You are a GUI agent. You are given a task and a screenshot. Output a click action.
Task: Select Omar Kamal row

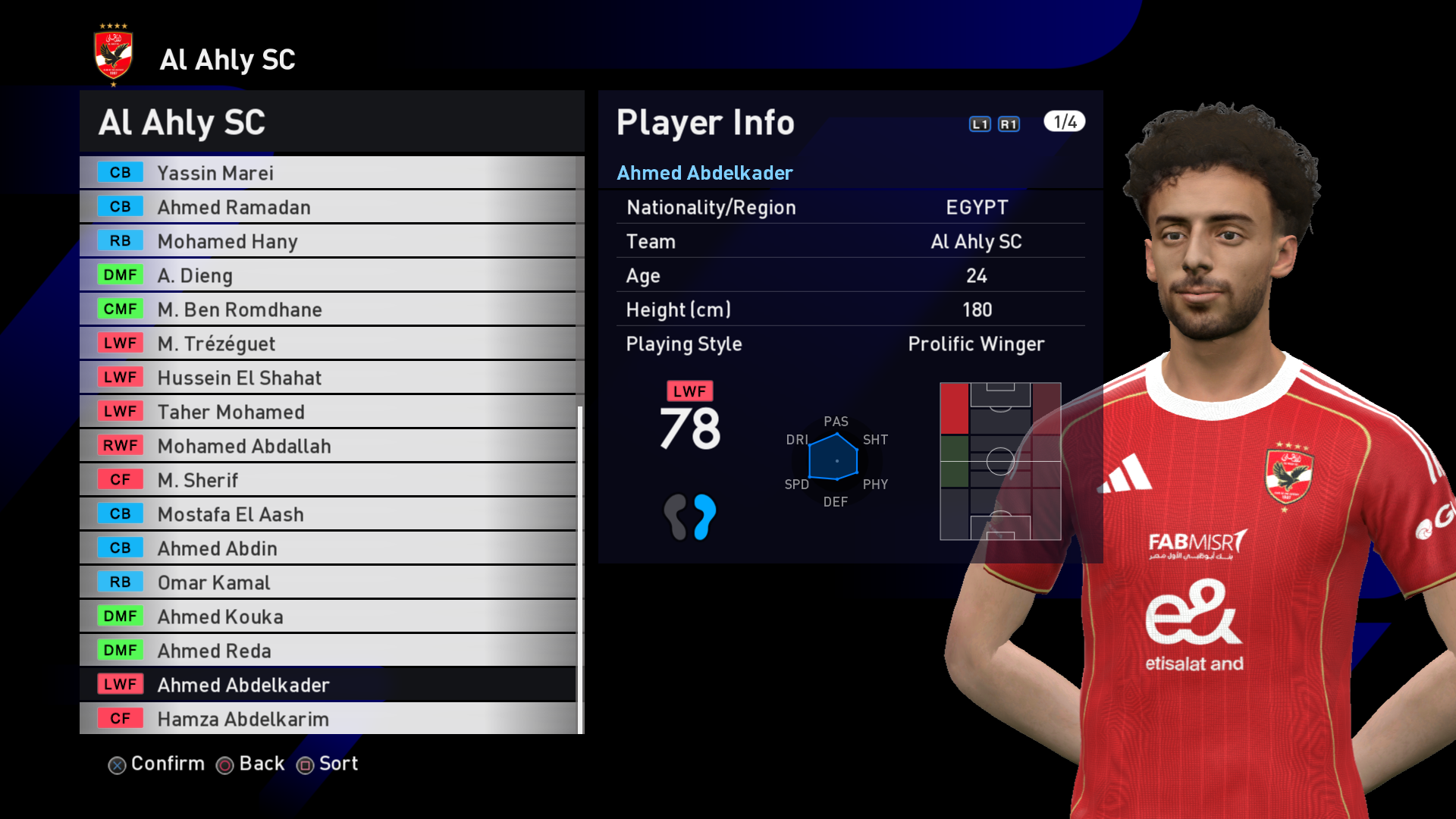(x=328, y=582)
